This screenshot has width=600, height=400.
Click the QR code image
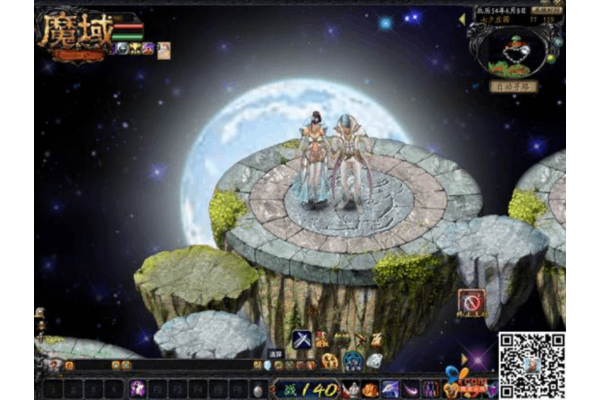pos(532,365)
